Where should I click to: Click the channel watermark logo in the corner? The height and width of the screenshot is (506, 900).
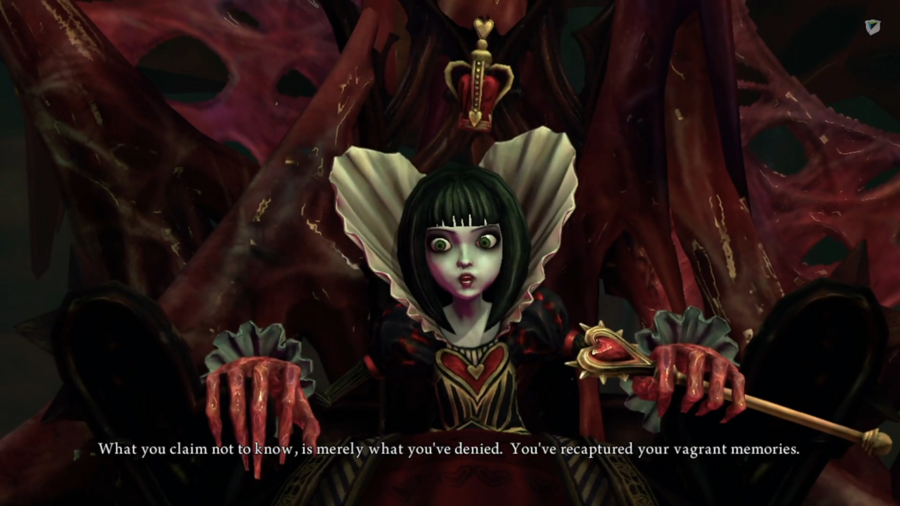[872, 28]
